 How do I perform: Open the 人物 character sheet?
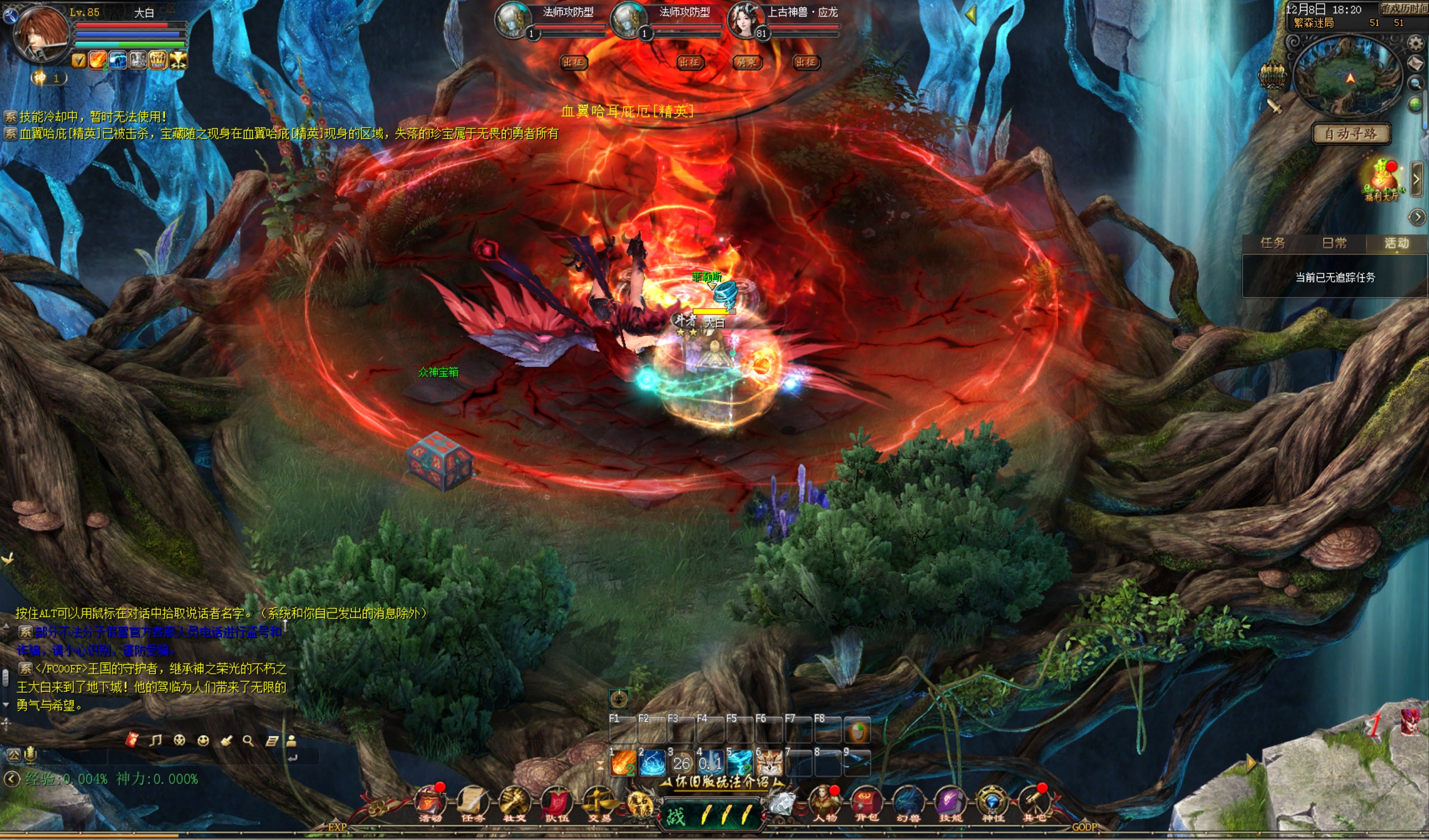click(x=824, y=803)
